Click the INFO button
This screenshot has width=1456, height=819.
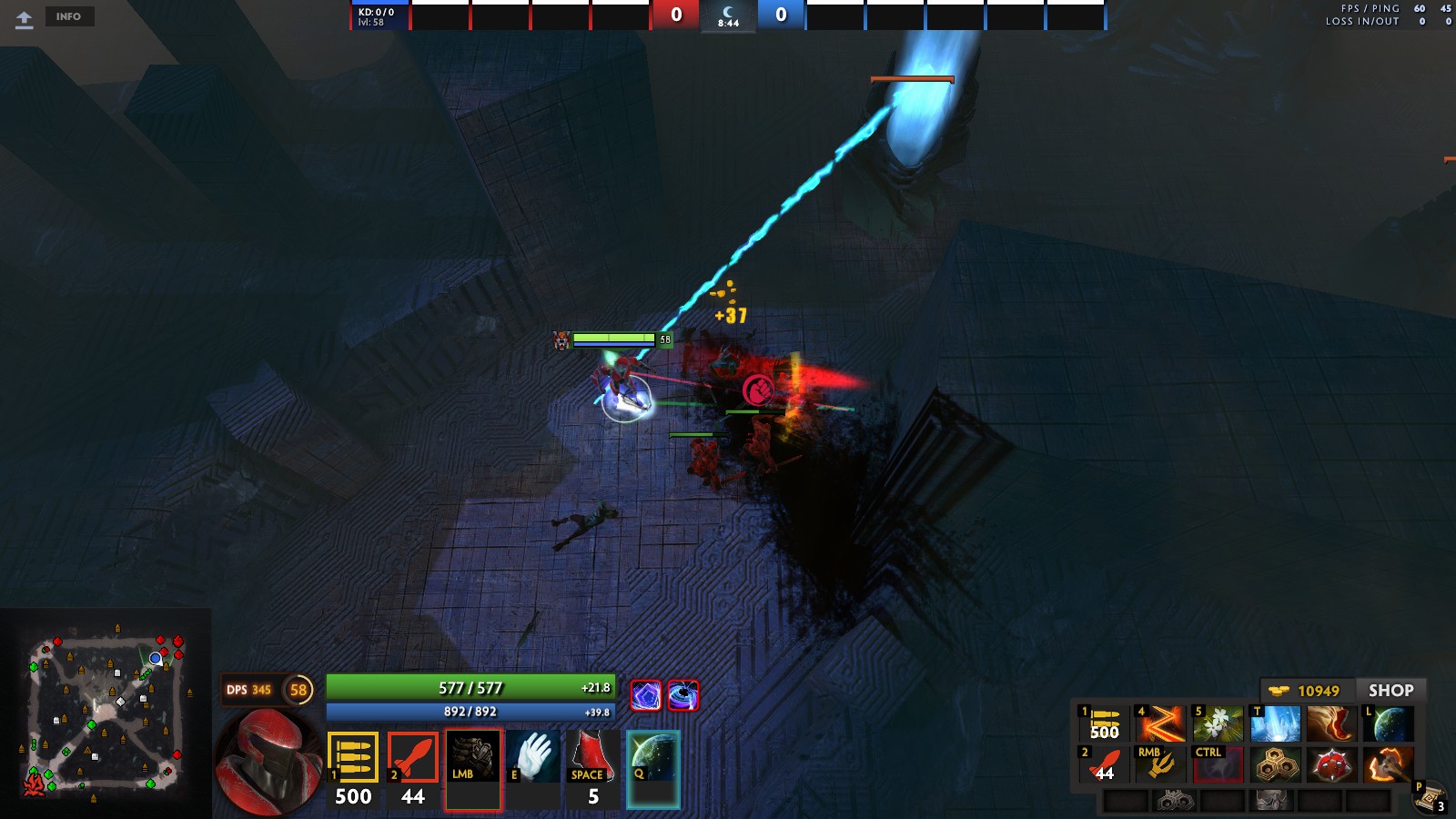coord(68,16)
